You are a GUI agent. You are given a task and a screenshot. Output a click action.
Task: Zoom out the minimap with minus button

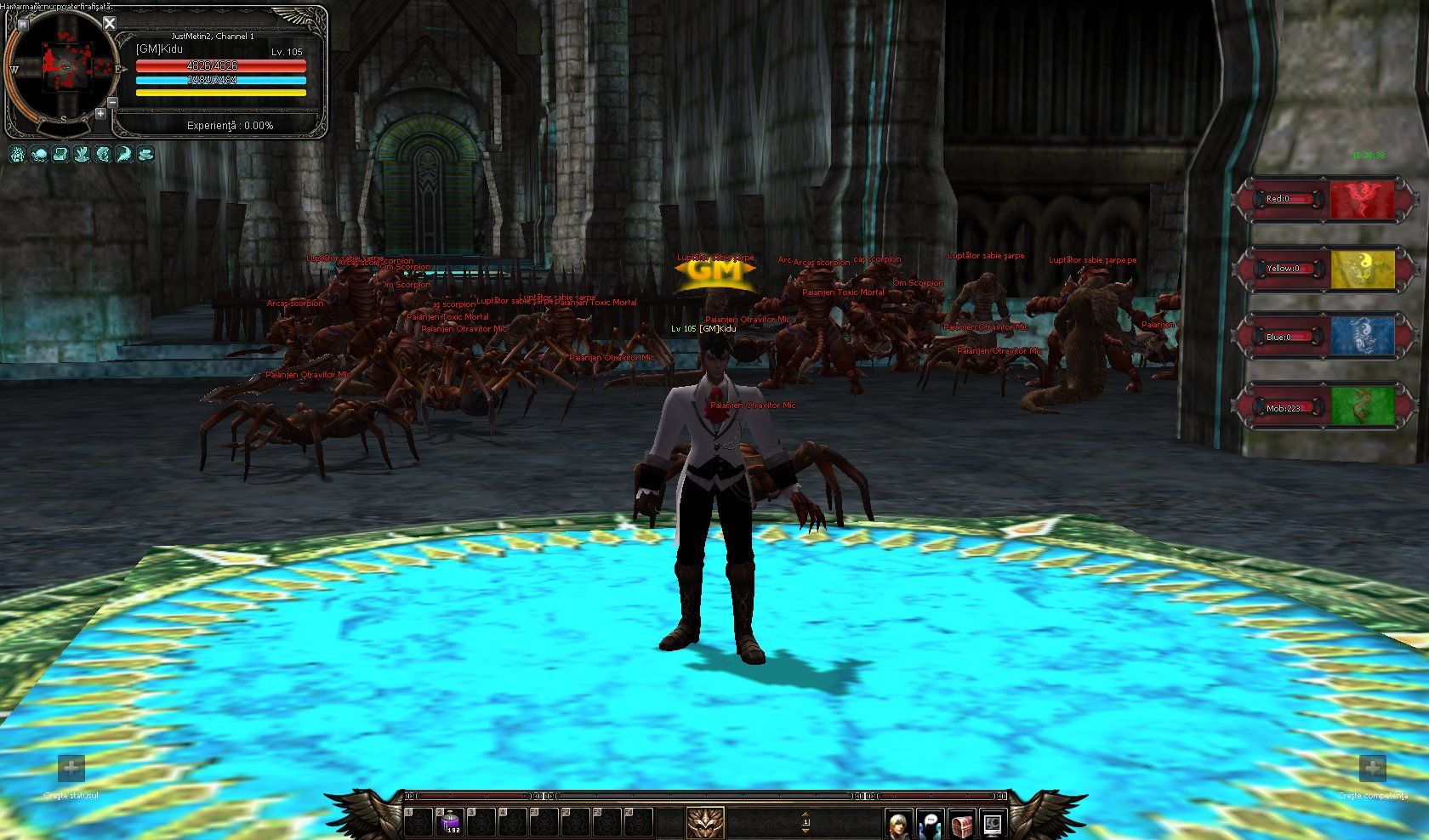click(x=113, y=103)
